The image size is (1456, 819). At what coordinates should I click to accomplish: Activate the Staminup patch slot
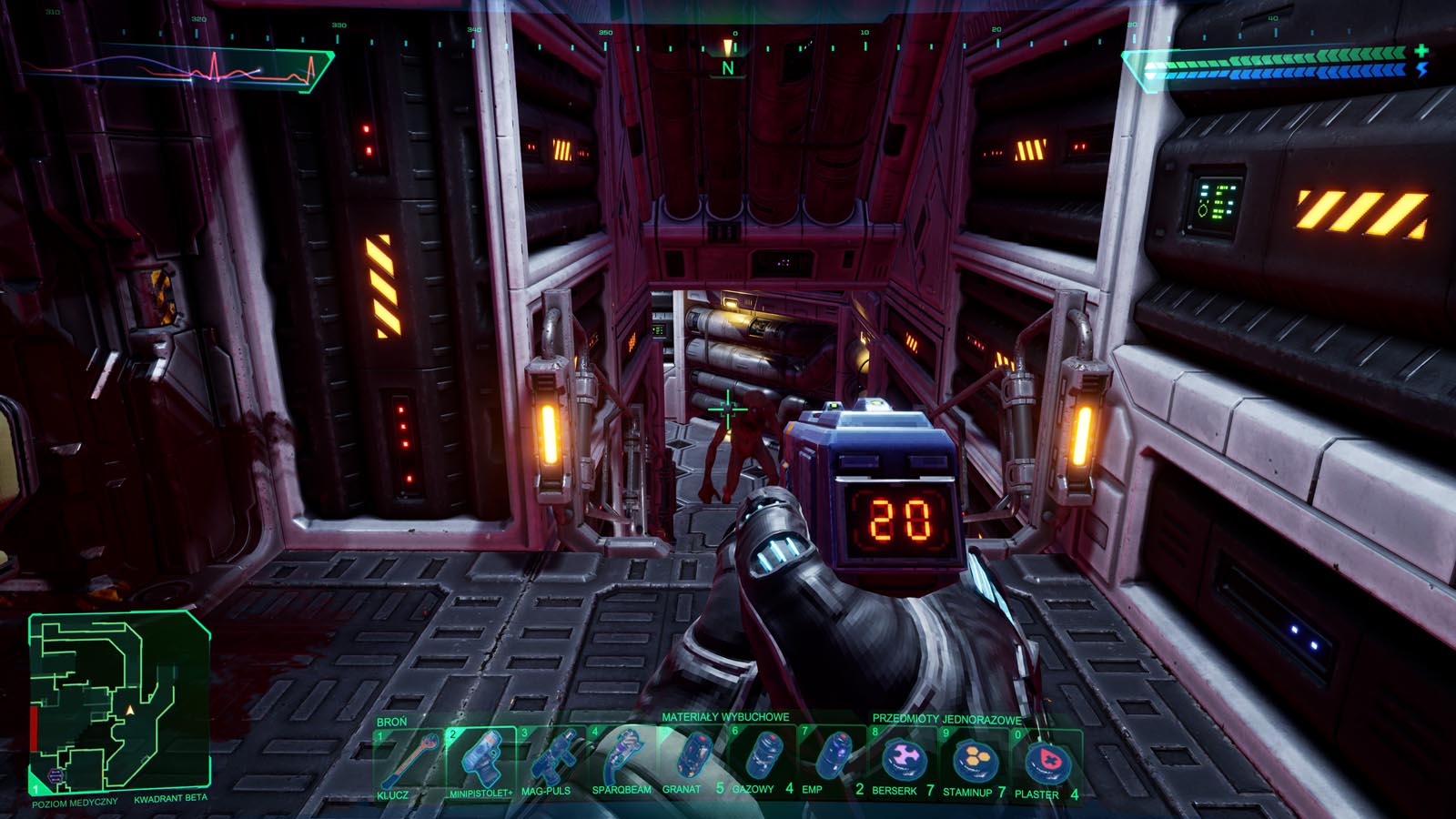[975, 759]
